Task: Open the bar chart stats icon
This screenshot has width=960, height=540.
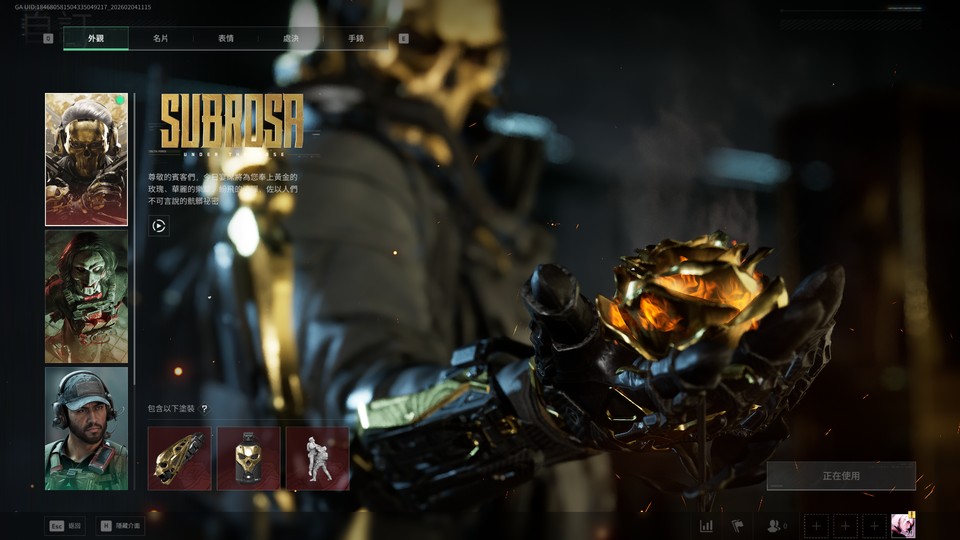Action: (706, 526)
